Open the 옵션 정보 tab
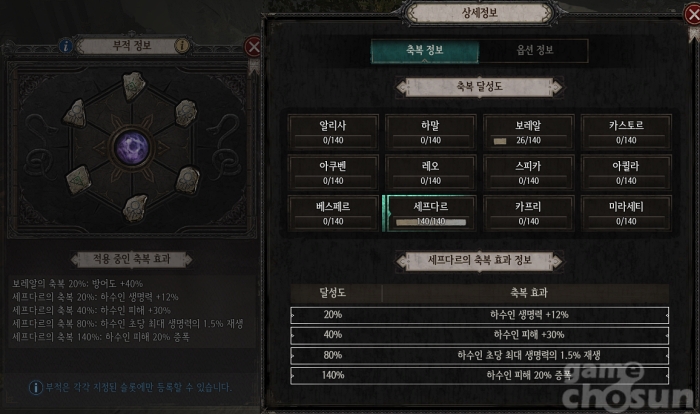700x414 pixels. [x=533, y=51]
